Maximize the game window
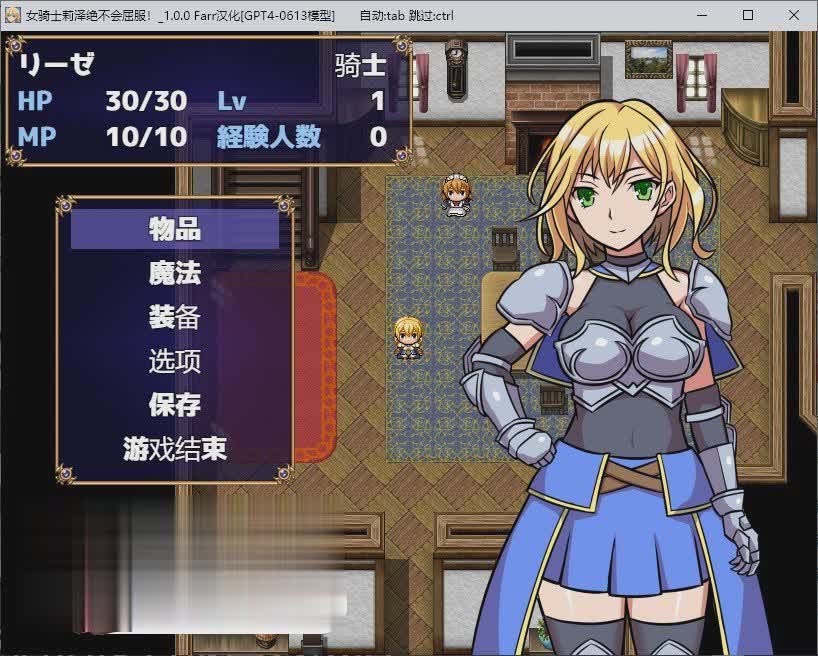Screen dimensions: 818x656 [747, 15]
